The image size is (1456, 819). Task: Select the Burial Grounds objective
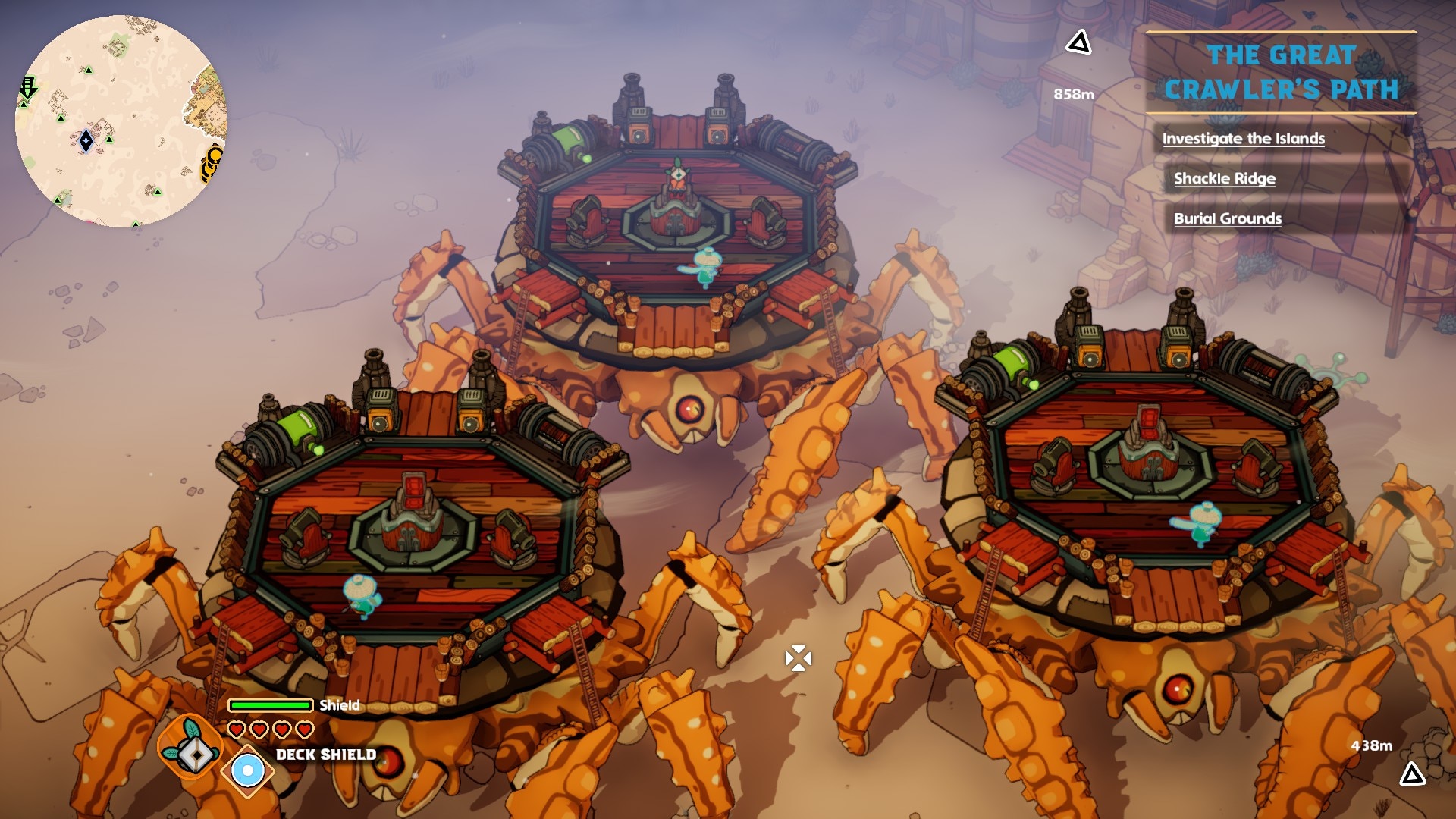click(x=1227, y=218)
